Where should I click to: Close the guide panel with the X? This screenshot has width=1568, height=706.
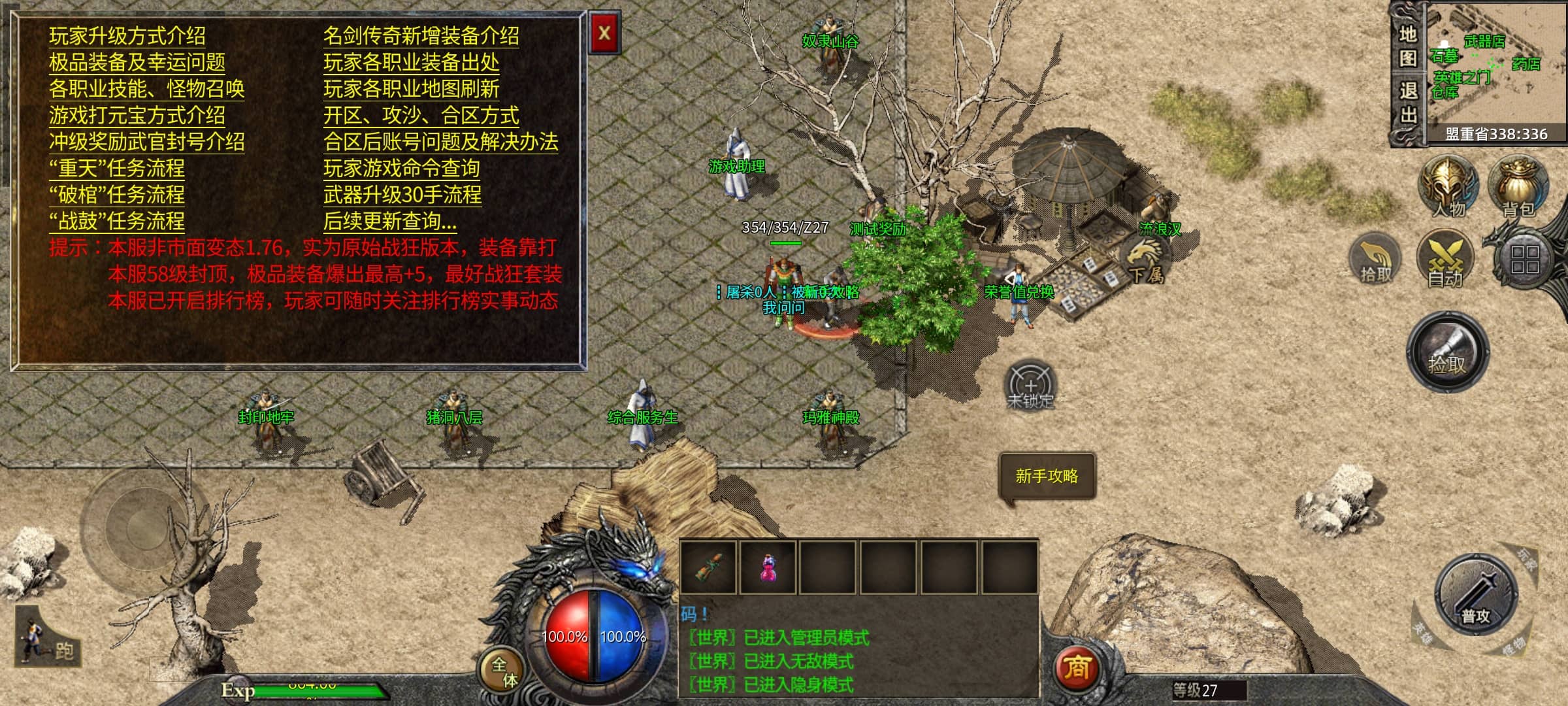click(604, 33)
